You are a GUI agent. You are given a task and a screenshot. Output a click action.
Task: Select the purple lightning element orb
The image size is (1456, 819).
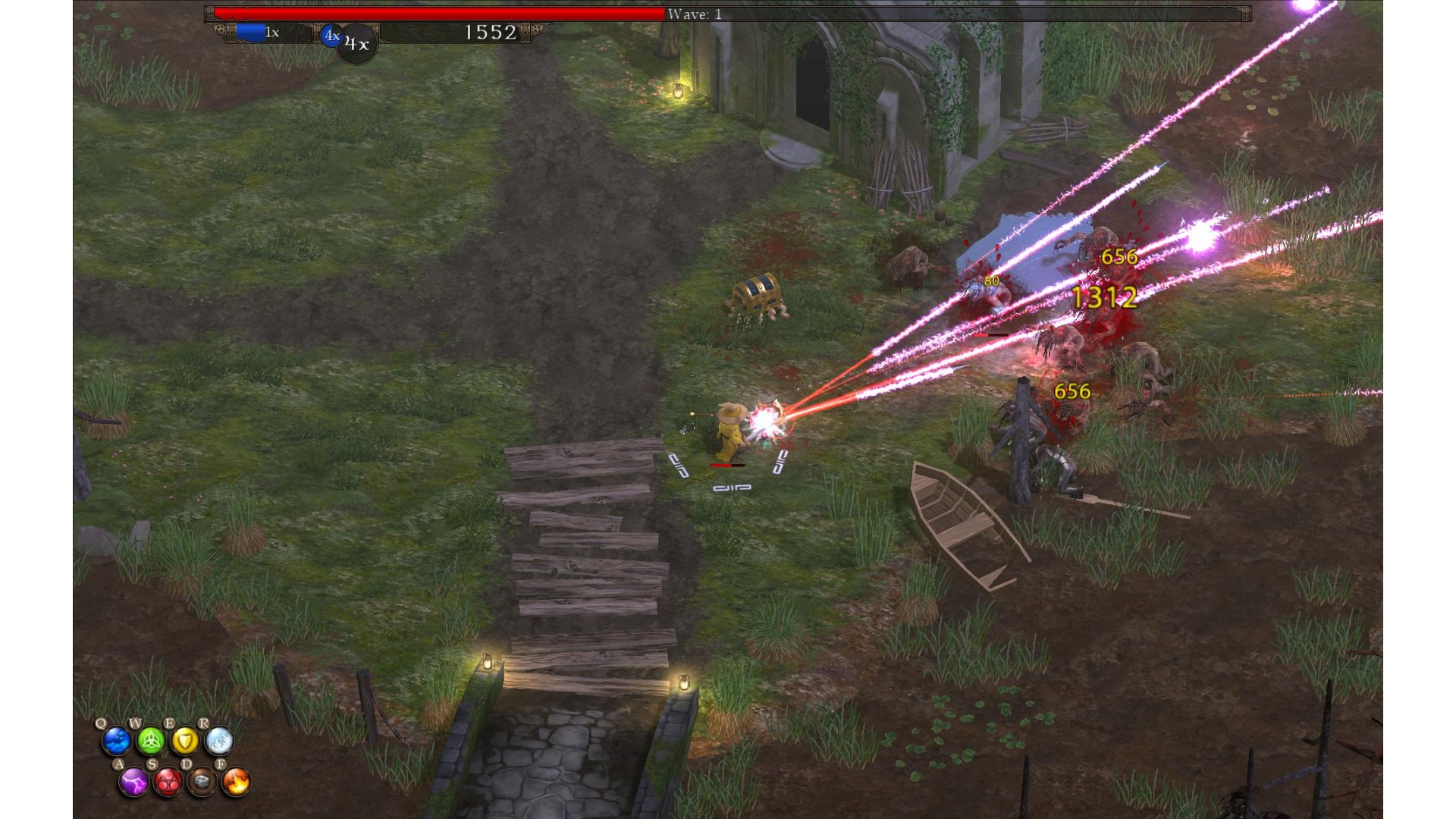point(133,782)
